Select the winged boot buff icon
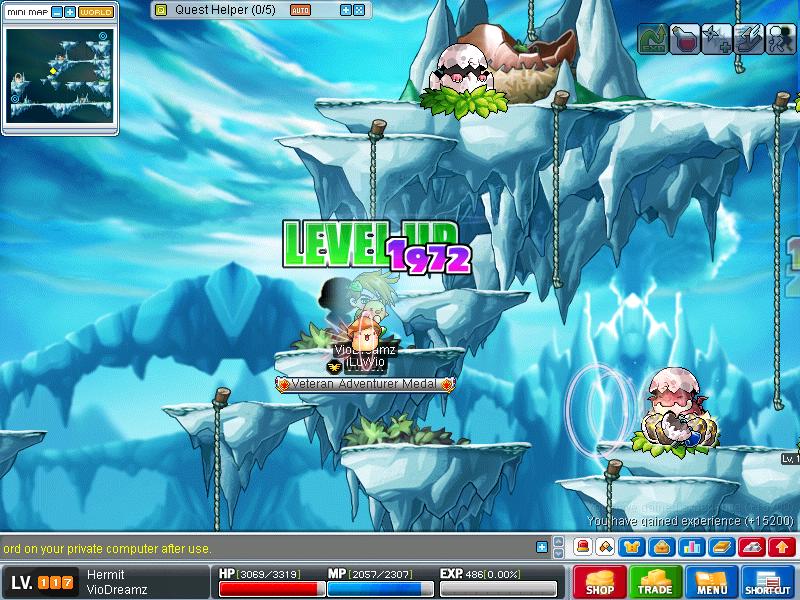 pyautogui.click(x=748, y=38)
